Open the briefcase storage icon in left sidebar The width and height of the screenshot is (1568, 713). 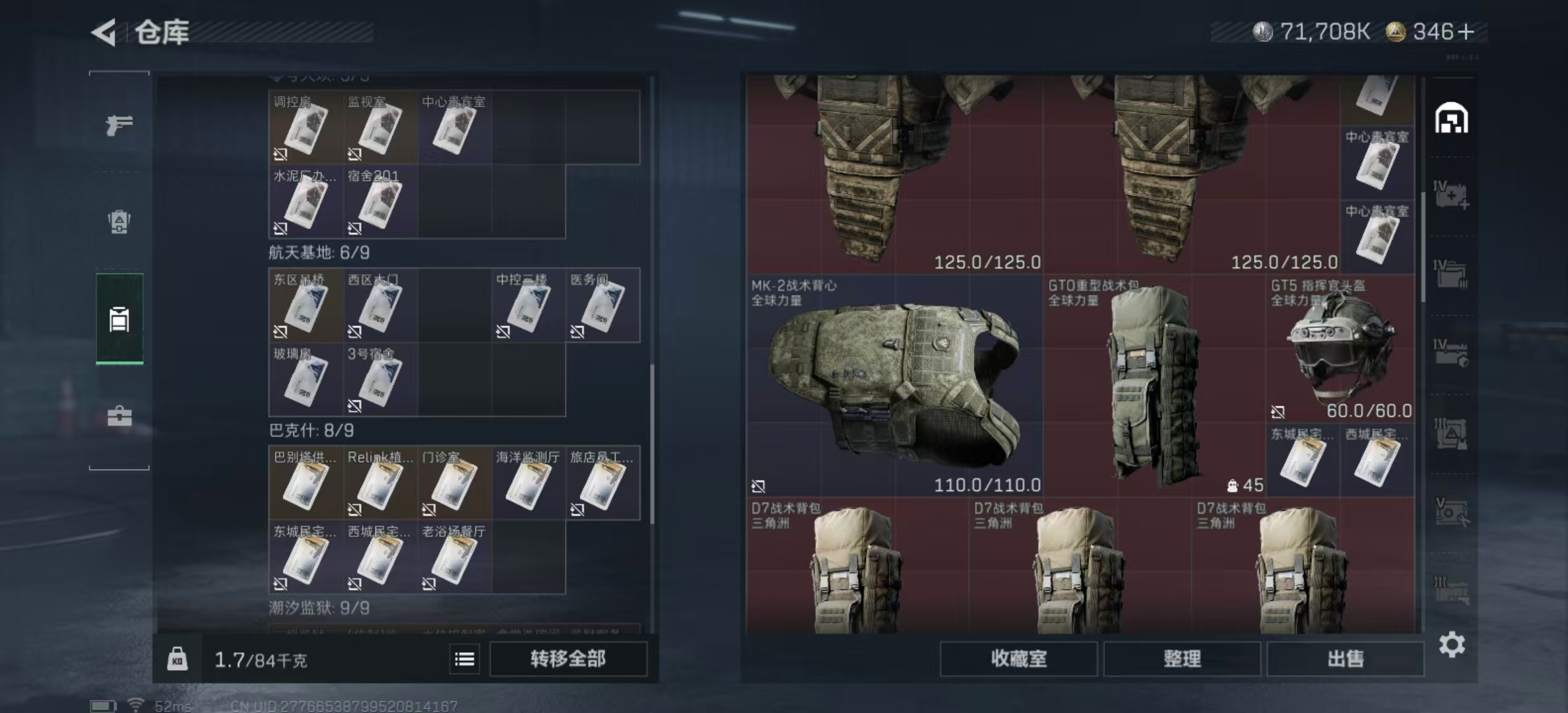pos(119,416)
